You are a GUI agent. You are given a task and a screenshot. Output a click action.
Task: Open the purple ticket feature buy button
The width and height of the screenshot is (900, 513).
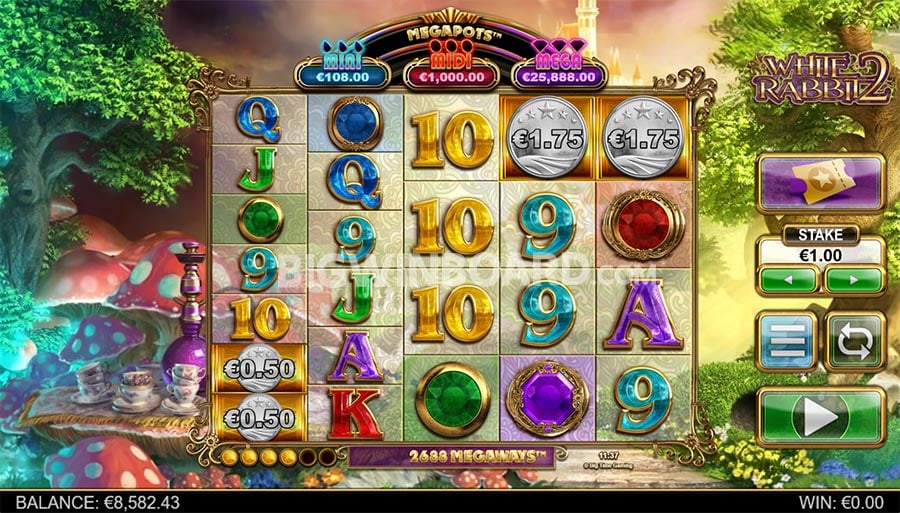(x=820, y=183)
